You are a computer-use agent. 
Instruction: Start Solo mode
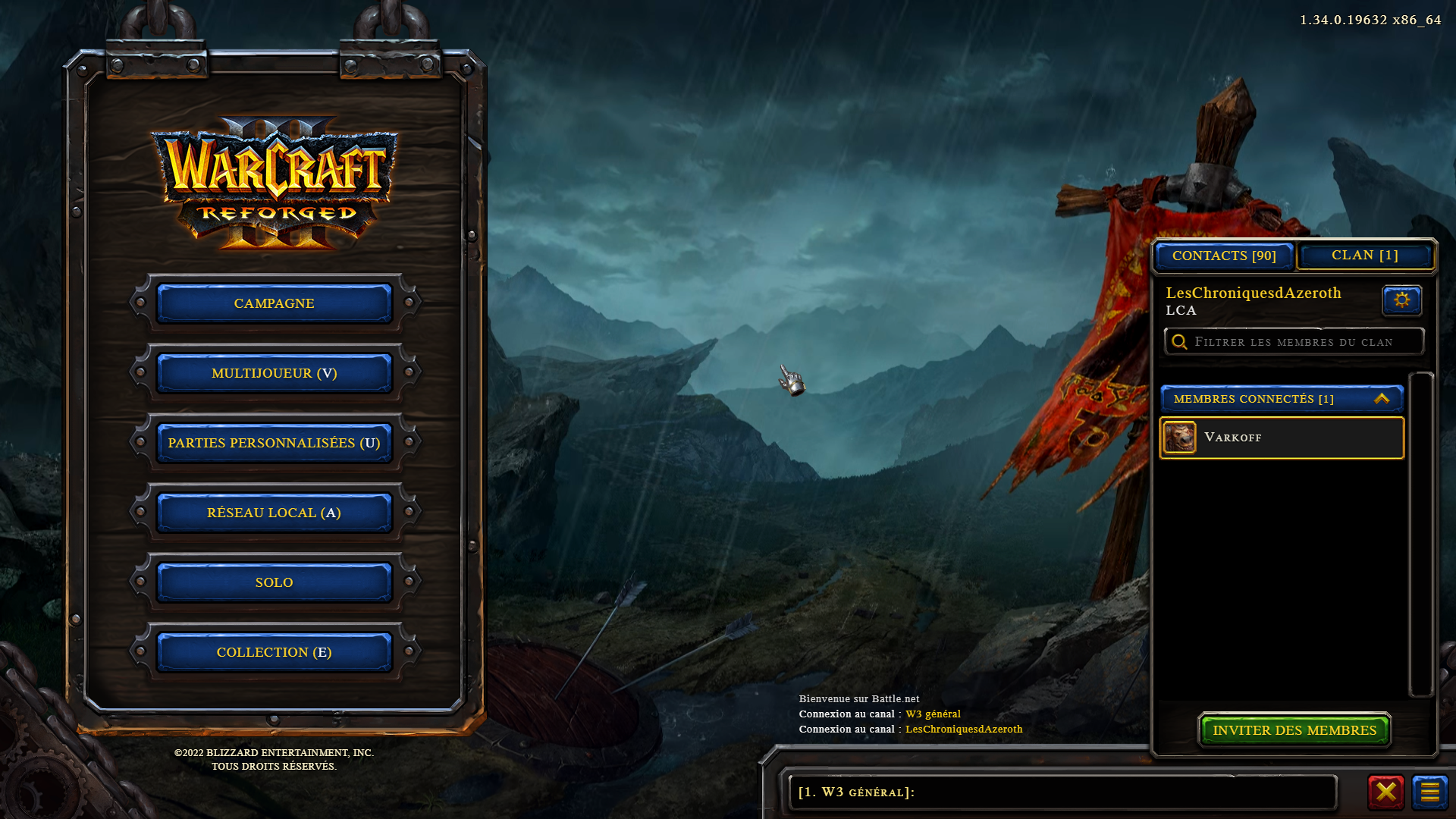pyautogui.click(x=274, y=582)
